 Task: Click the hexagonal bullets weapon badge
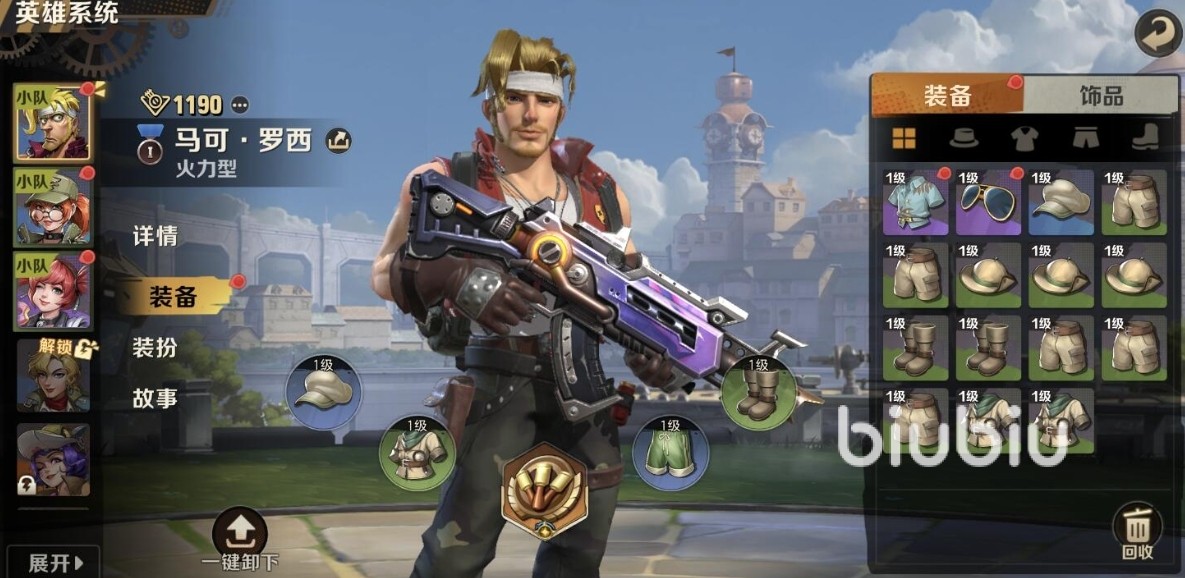coord(544,488)
